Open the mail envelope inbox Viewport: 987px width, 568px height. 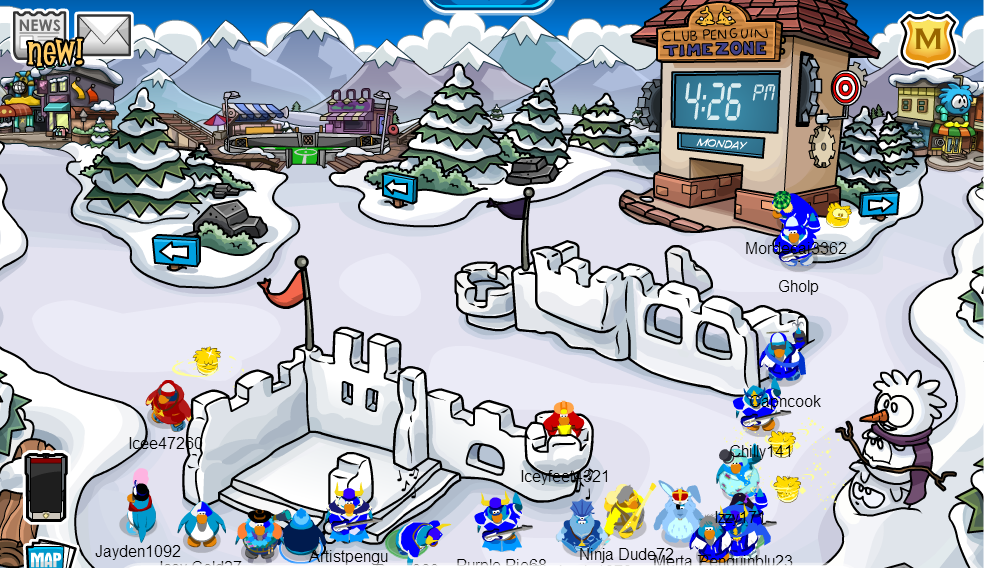click(x=104, y=34)
